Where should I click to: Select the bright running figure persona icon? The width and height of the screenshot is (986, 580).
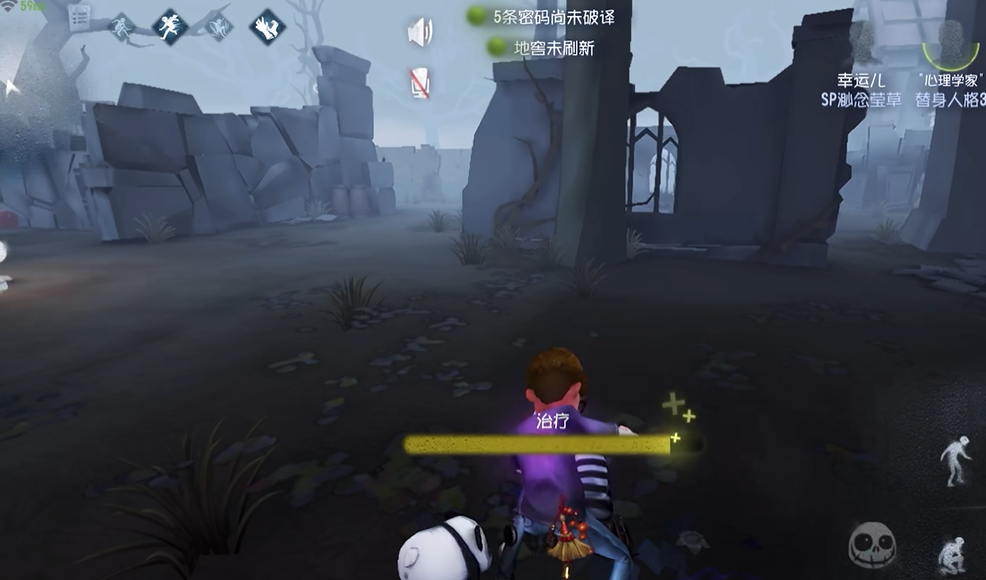click(x=170, y=26)
